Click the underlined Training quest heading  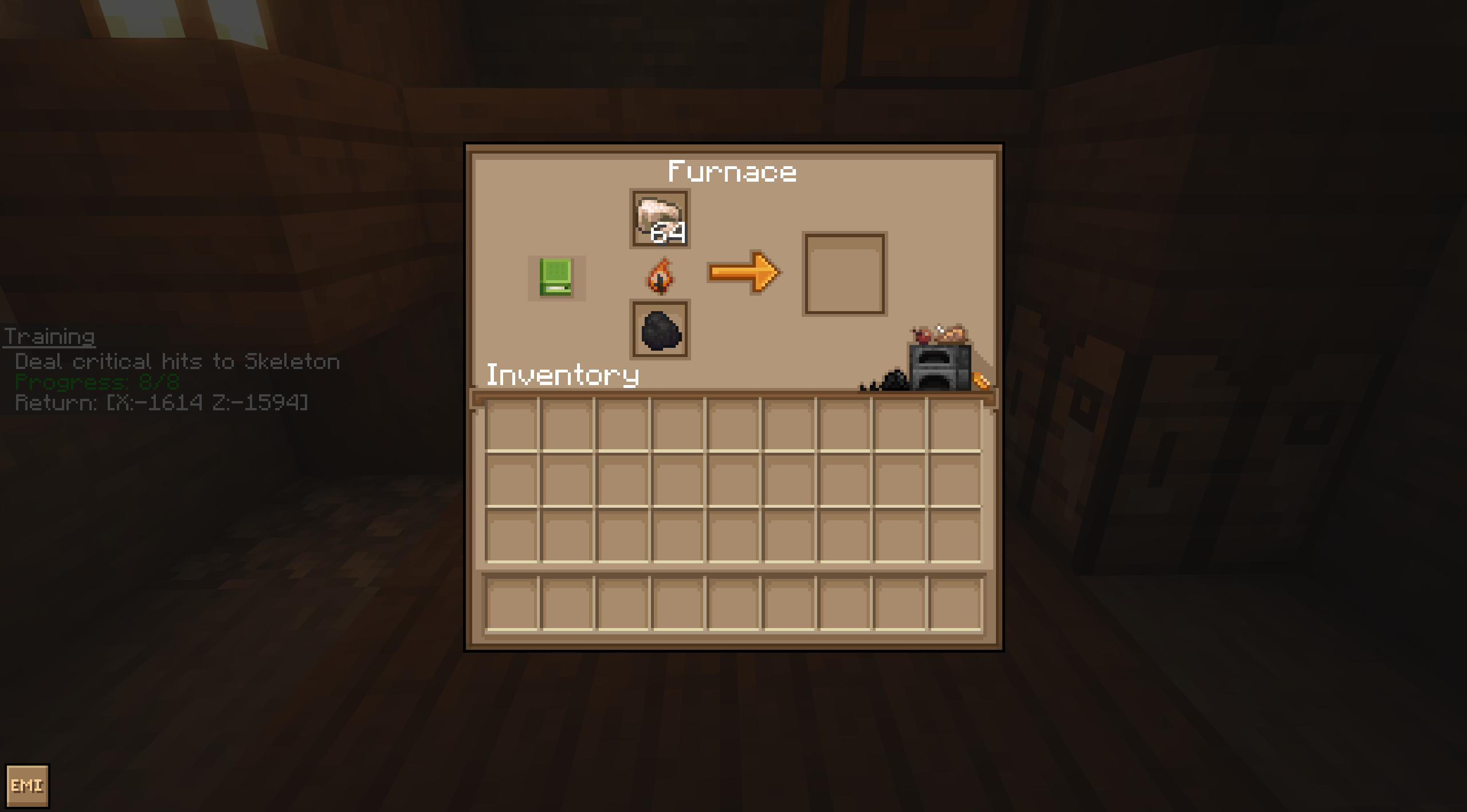click(49, 338)
